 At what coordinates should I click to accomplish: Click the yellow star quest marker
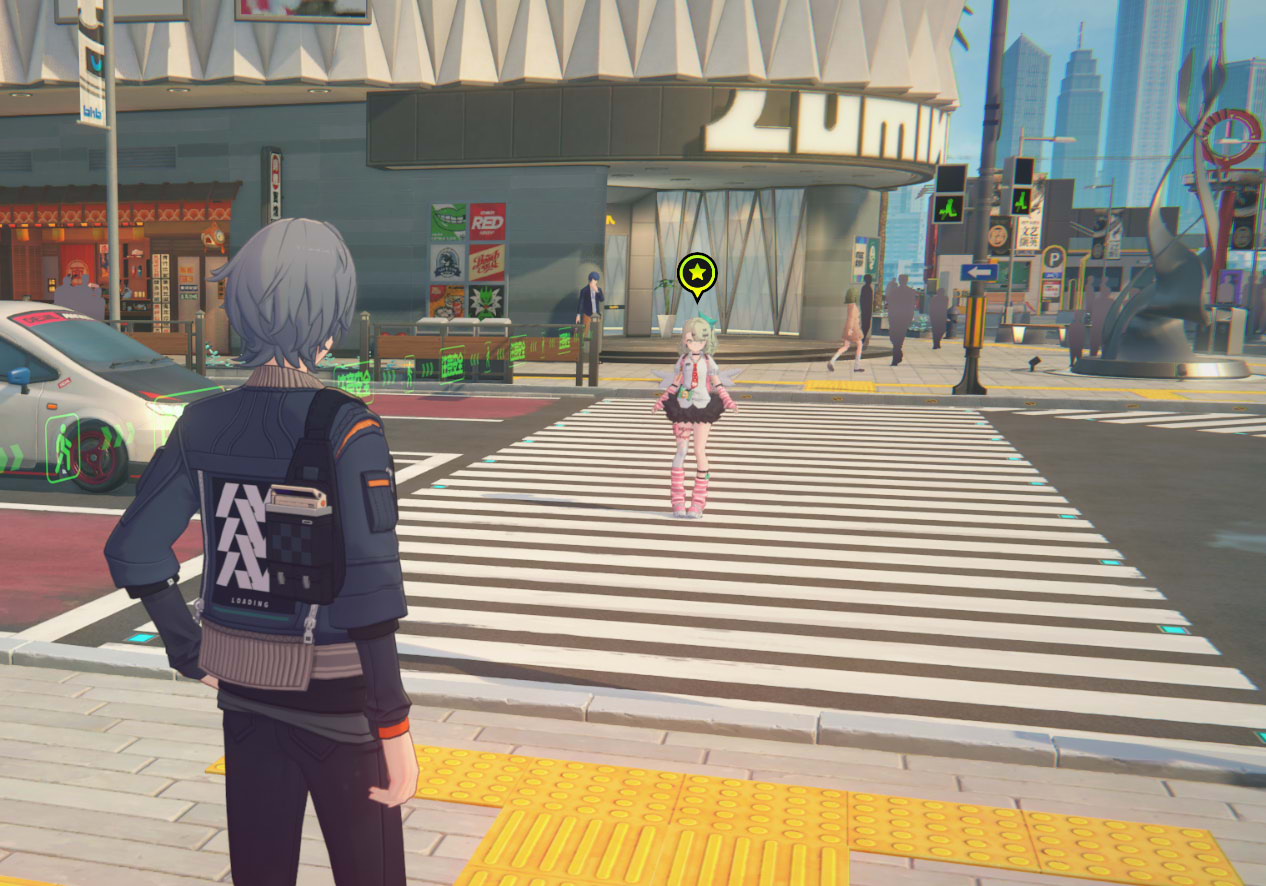(x=697, y=273)
